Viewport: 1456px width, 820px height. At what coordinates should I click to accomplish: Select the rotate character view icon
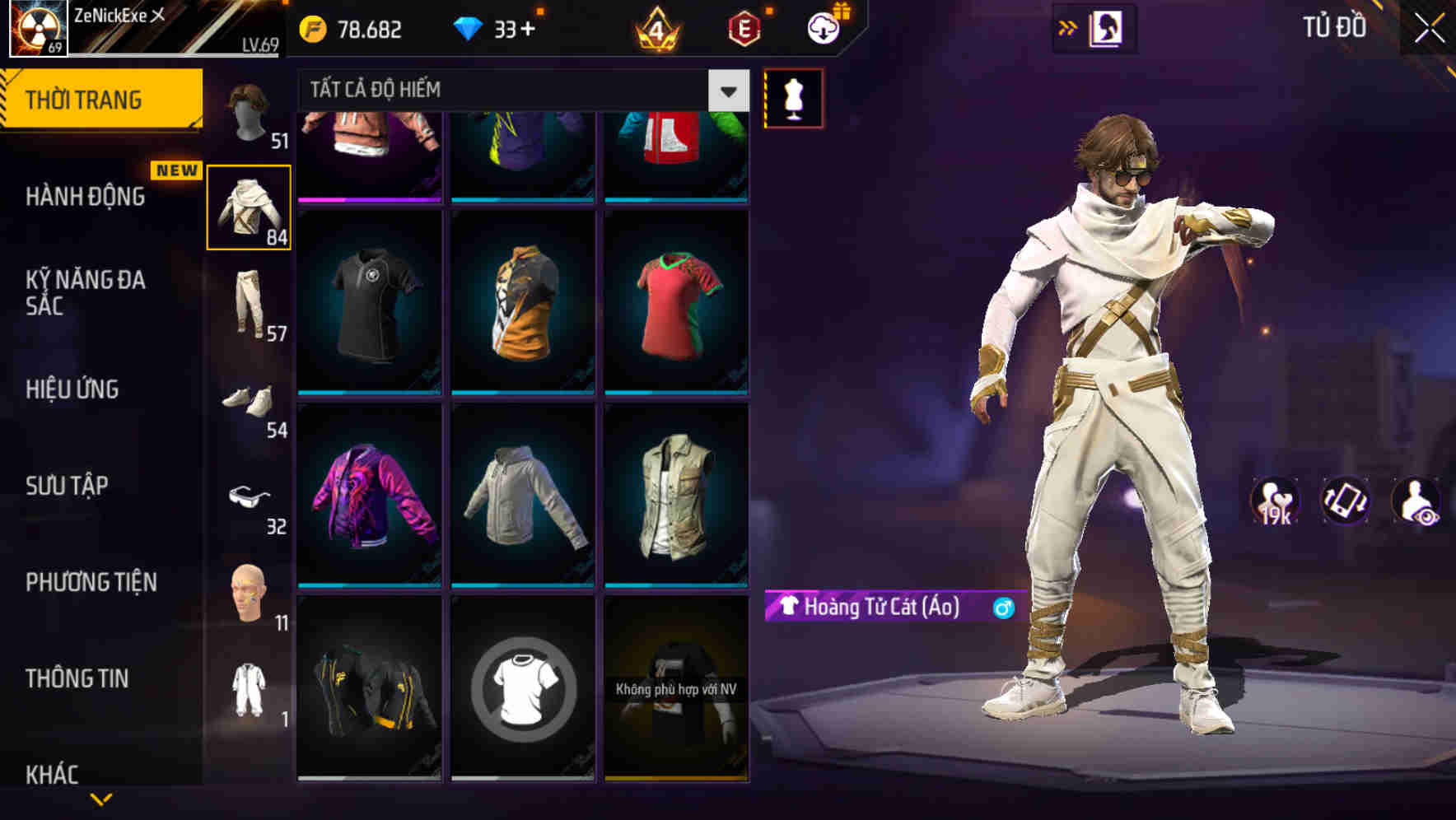(x=1342, y=501)
